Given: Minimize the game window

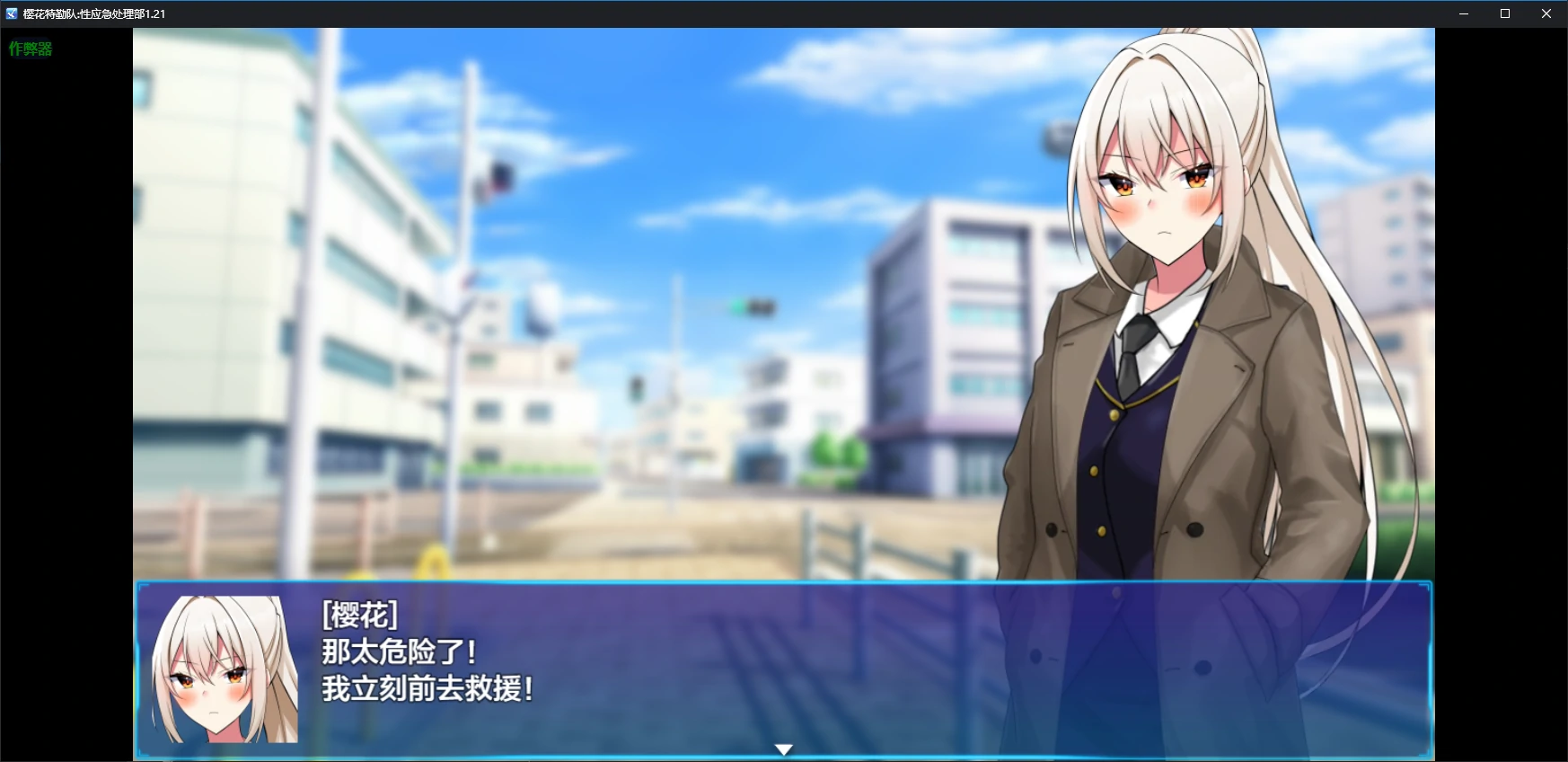Looking at the screenshot, I should pyautogui.click(x=1462, y=13).
